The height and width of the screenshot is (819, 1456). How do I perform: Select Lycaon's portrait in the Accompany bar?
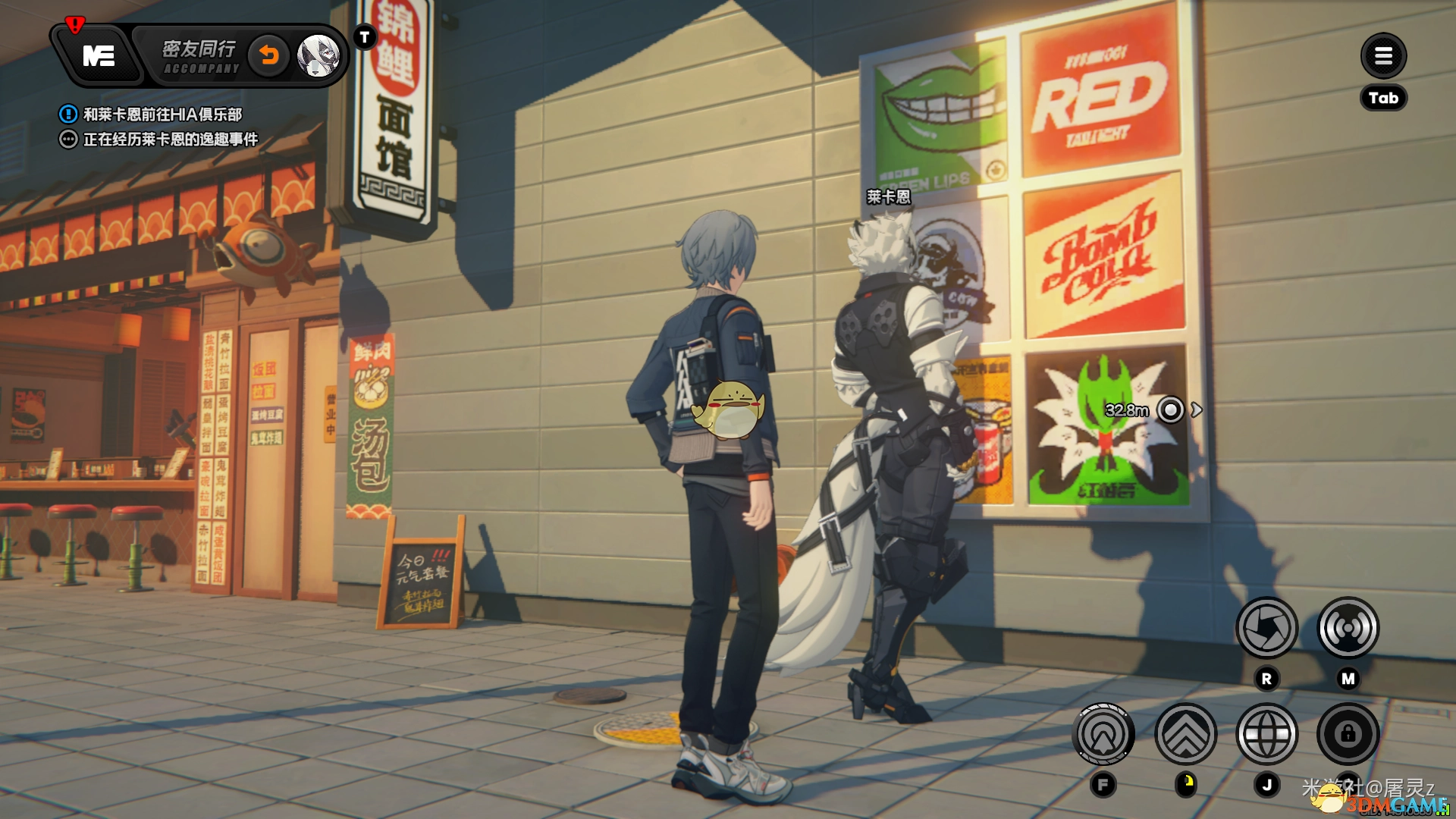(318, 55)
